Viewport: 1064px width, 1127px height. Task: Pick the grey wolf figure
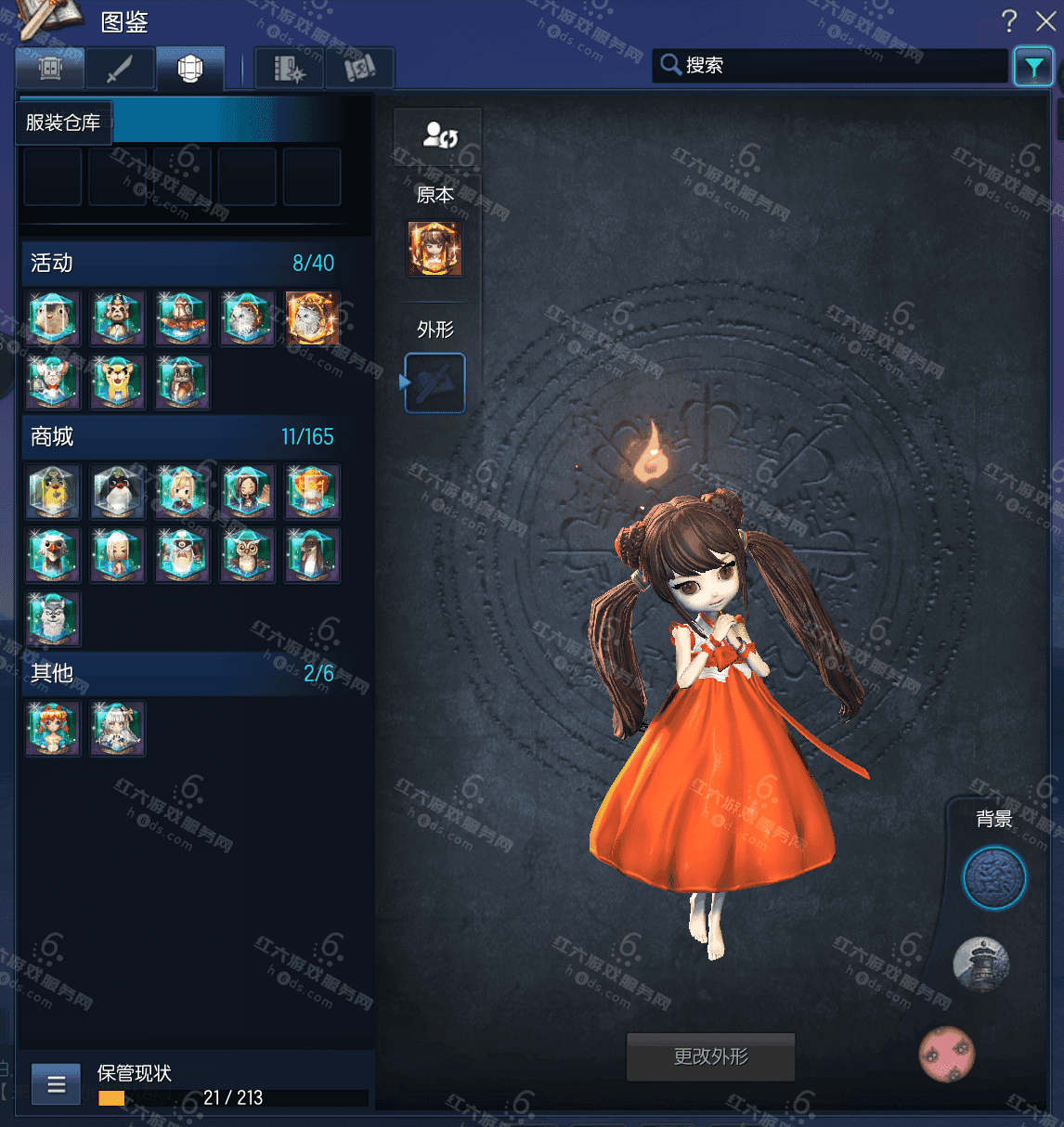(53, 619)
